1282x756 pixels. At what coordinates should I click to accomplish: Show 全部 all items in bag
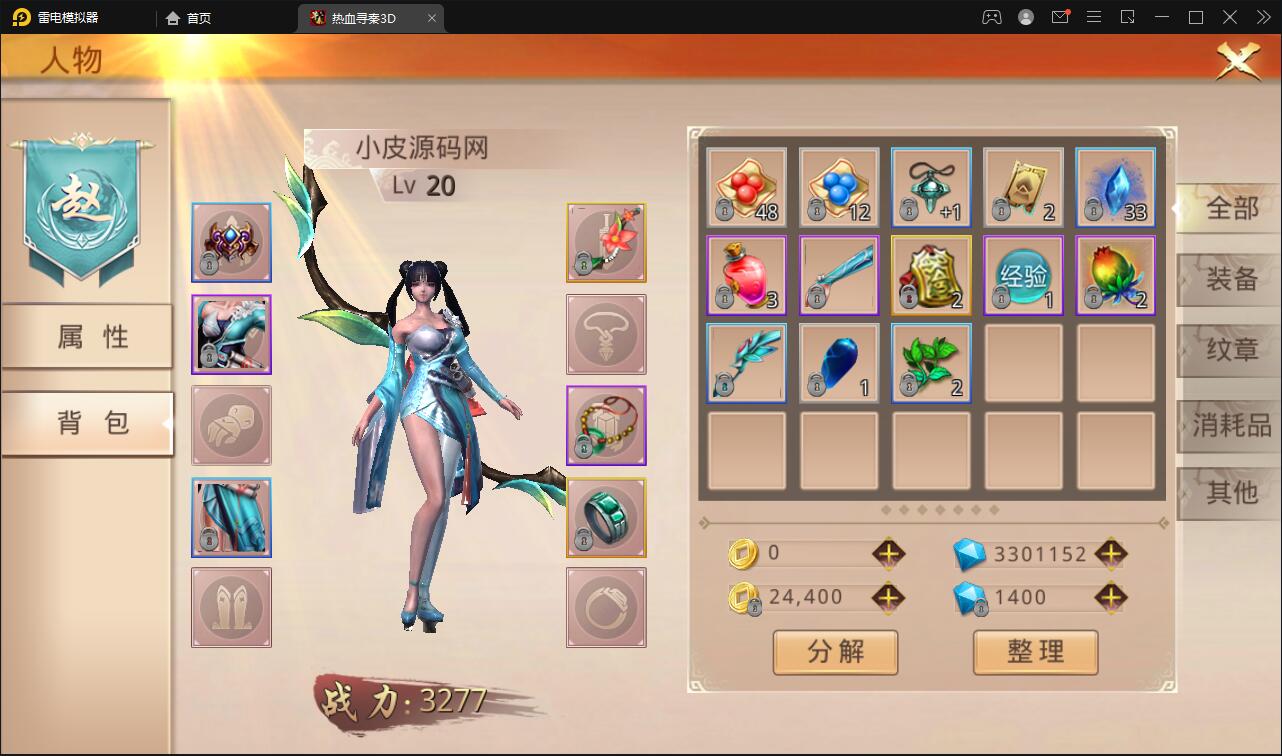[1230, 208]
